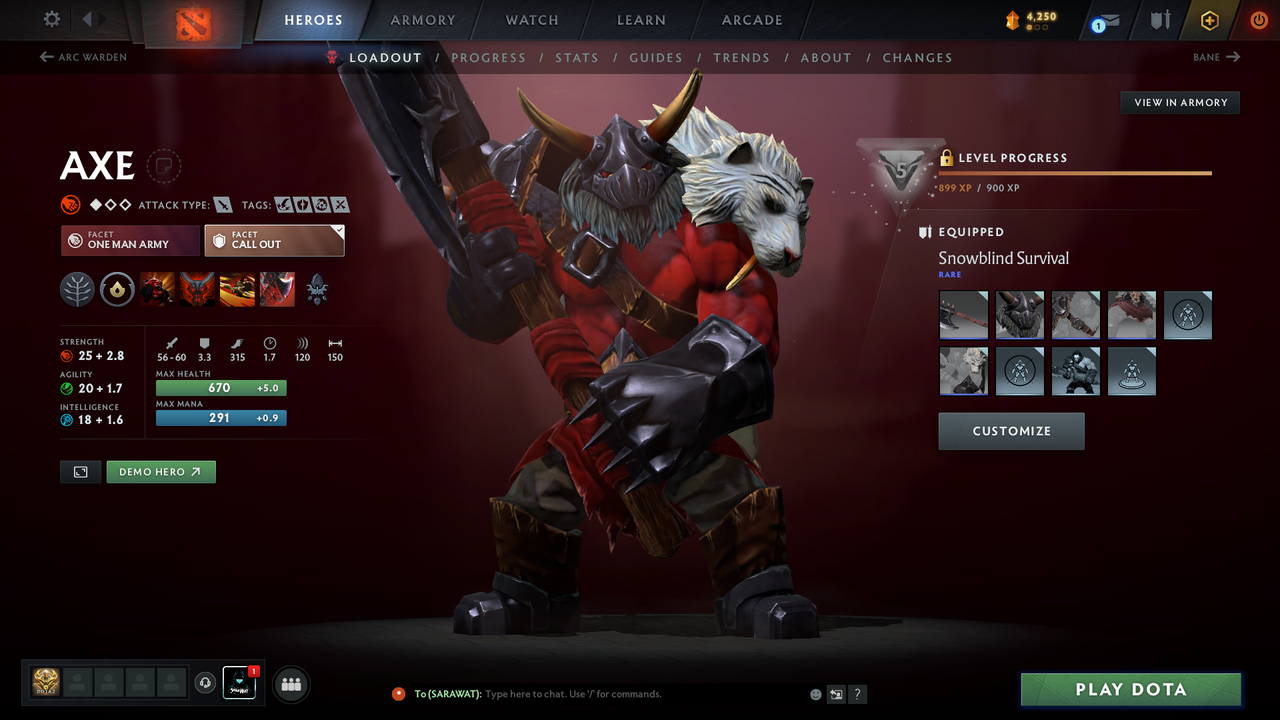Open Axe's talent tree icon

tap(77, 289)
